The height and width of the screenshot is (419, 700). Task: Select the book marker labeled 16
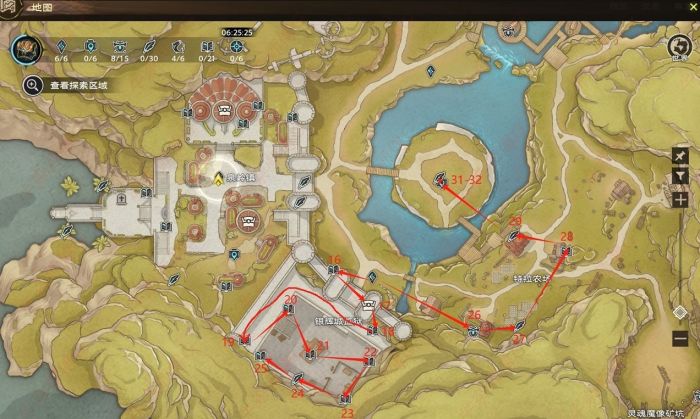334,271
